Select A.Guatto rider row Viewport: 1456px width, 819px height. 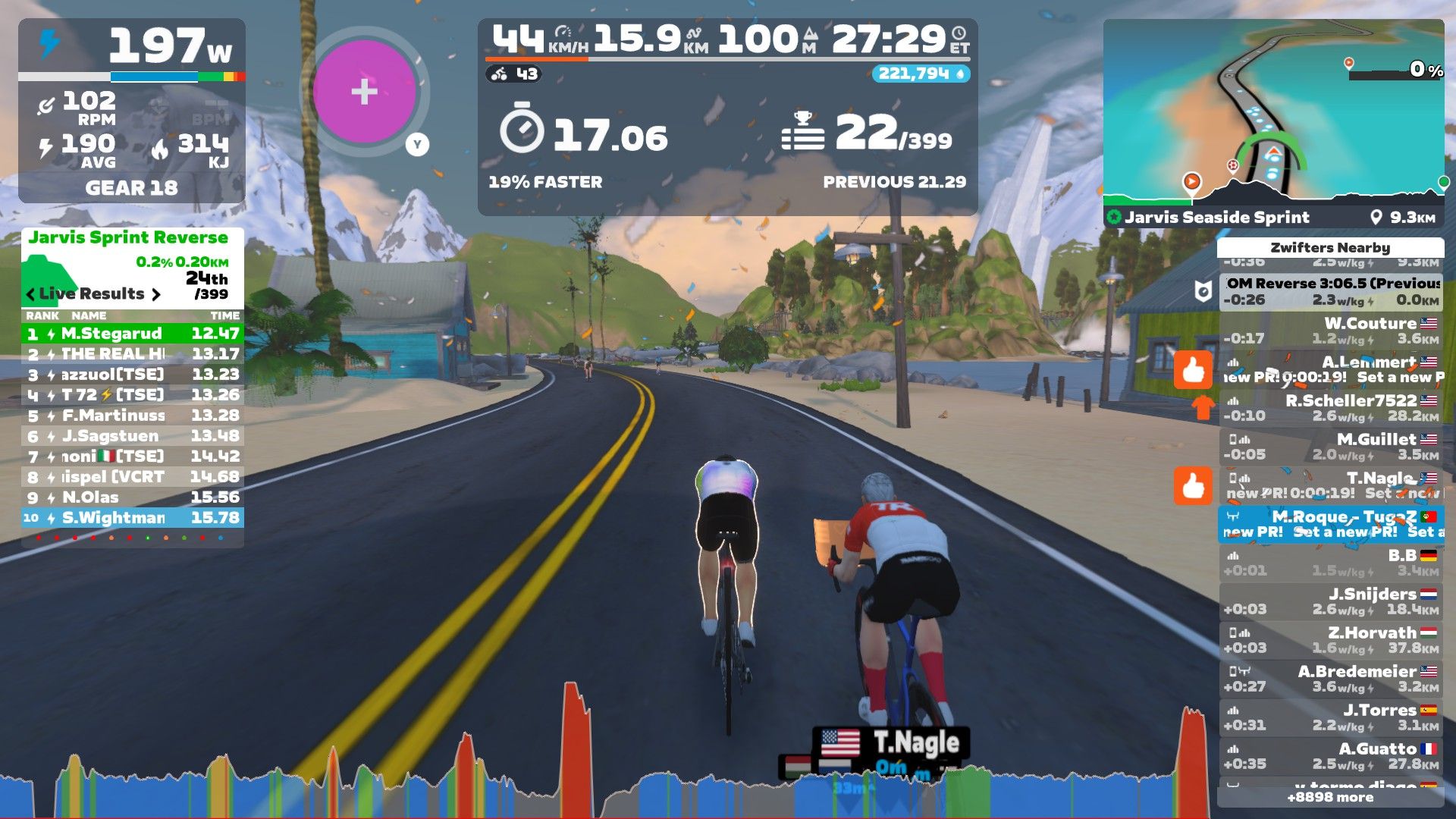tap(1330, 756)
